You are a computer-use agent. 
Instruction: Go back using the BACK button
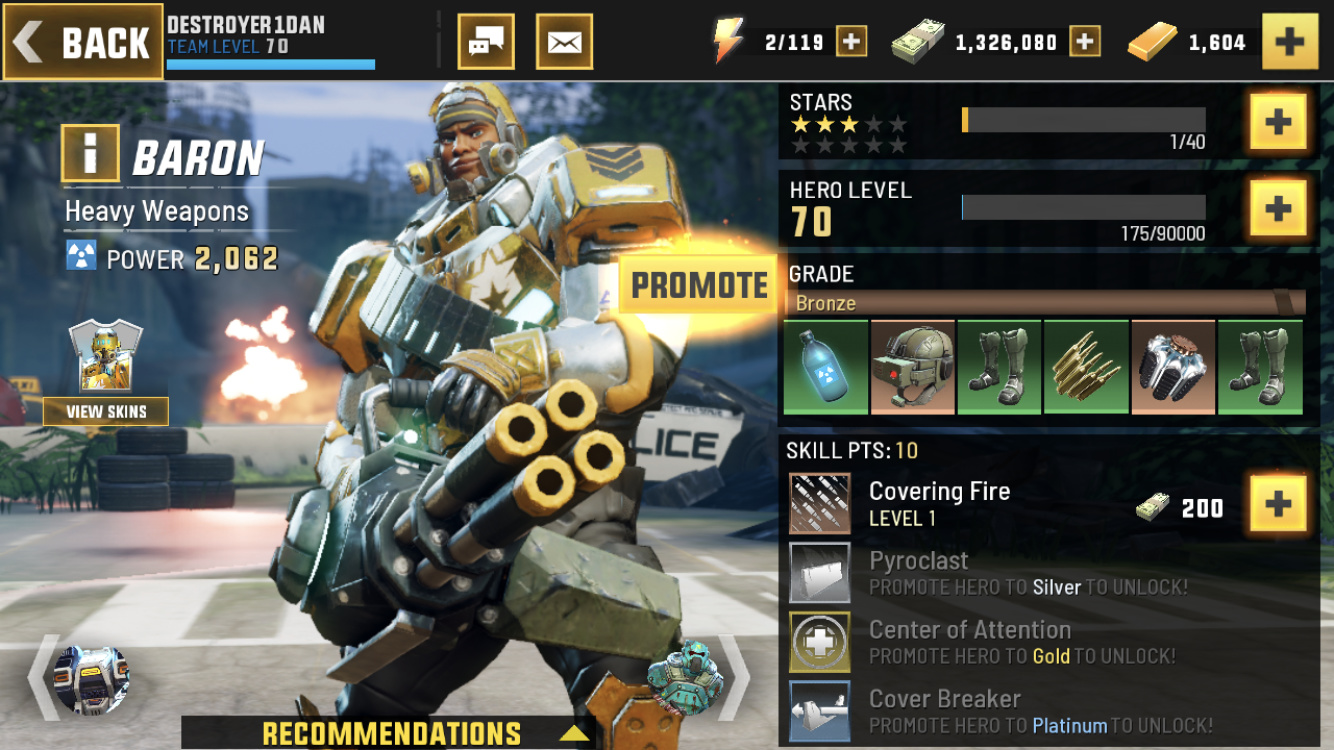[x=83, y=42]
